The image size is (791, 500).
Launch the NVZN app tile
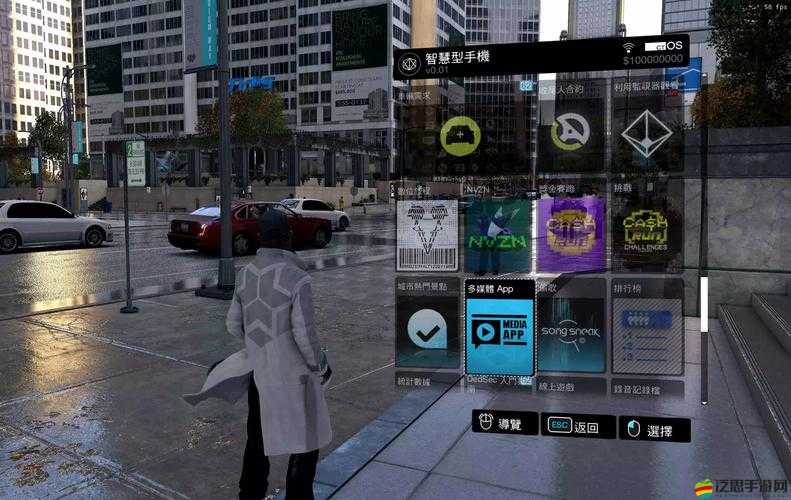click(x=498, y=234)
